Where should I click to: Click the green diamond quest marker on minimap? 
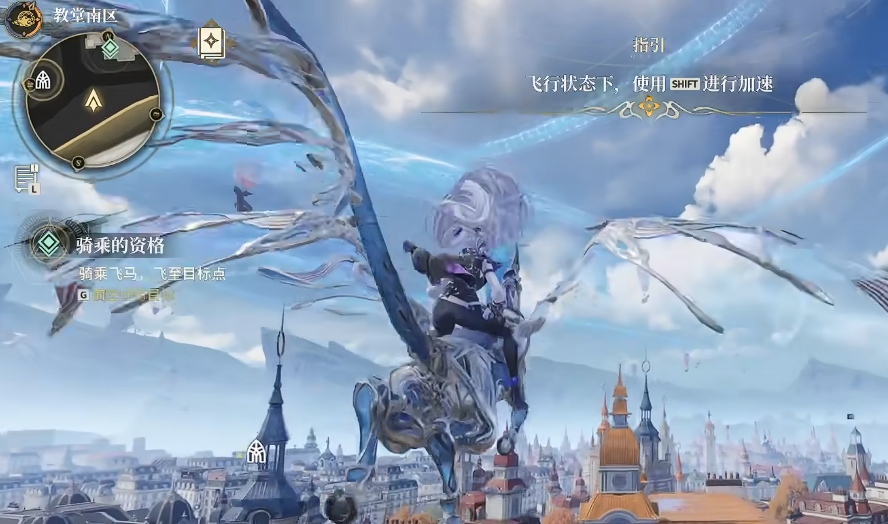110,46
